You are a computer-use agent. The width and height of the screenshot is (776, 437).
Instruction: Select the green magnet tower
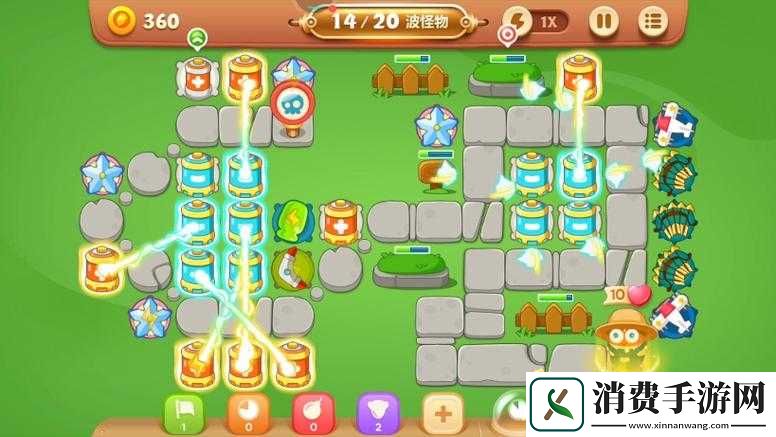(x=291, y=268)
